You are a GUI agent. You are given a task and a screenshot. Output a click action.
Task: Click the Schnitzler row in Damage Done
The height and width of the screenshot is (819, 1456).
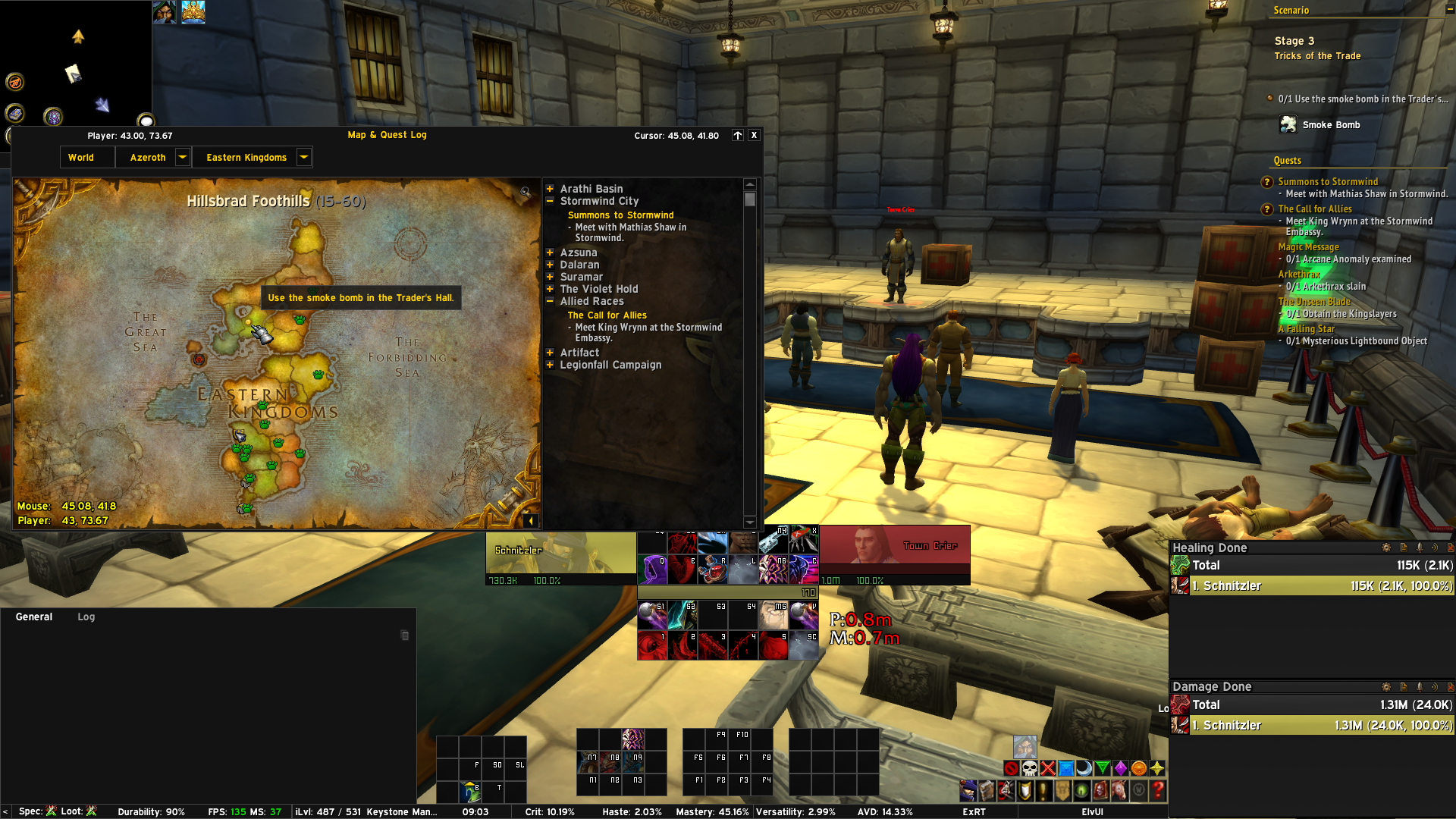[x=1319, y=726]
